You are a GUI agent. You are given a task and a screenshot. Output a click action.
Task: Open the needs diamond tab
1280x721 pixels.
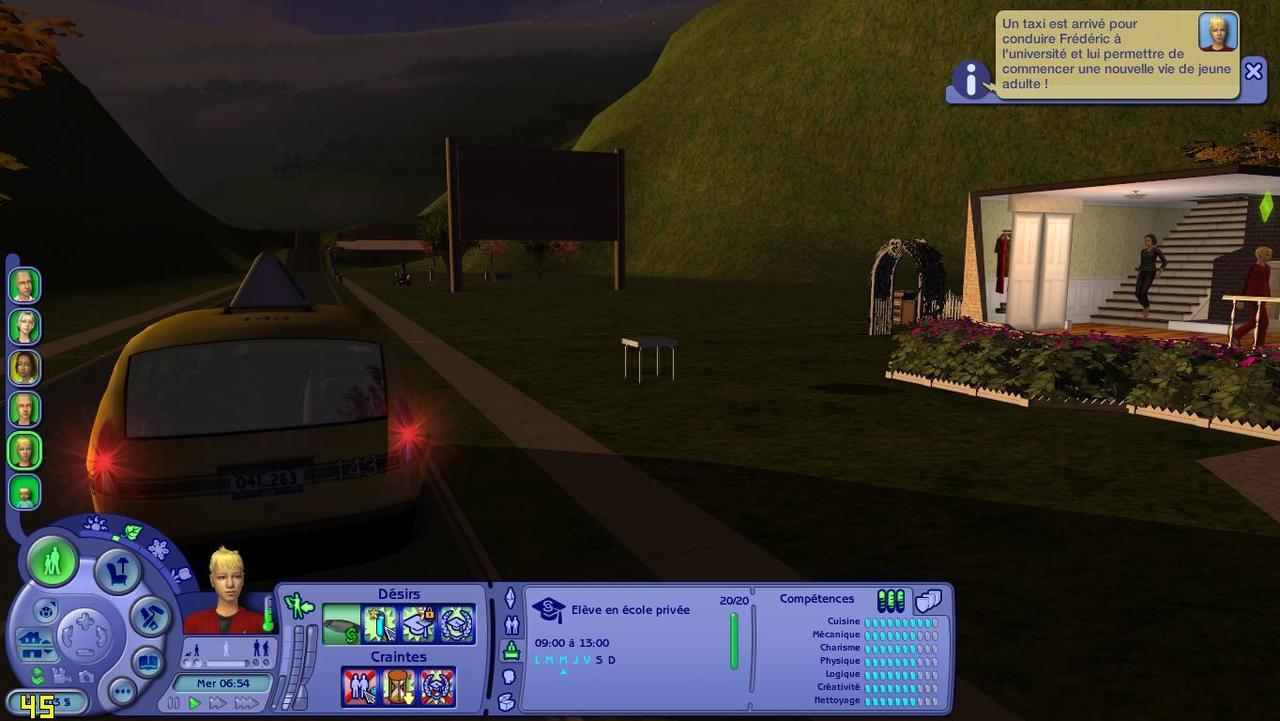point(509,599)
